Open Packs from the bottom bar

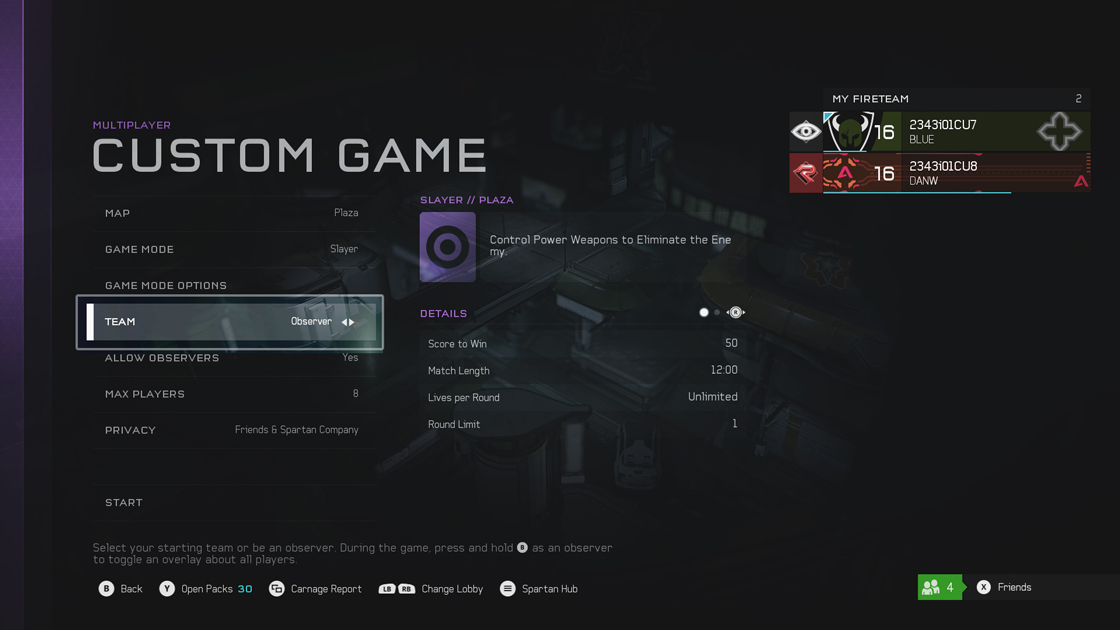point(205,589)
